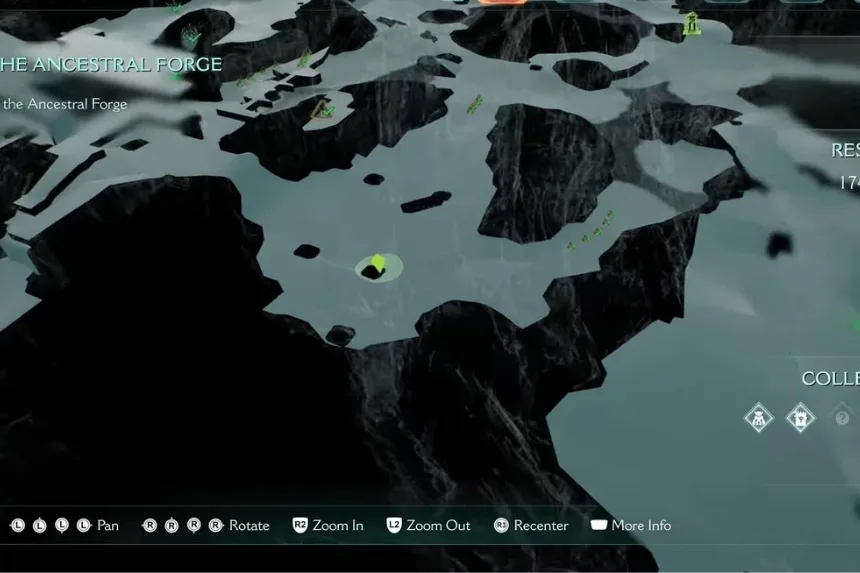
Task: Select the green tower map marker
Action: click(691, 22)
